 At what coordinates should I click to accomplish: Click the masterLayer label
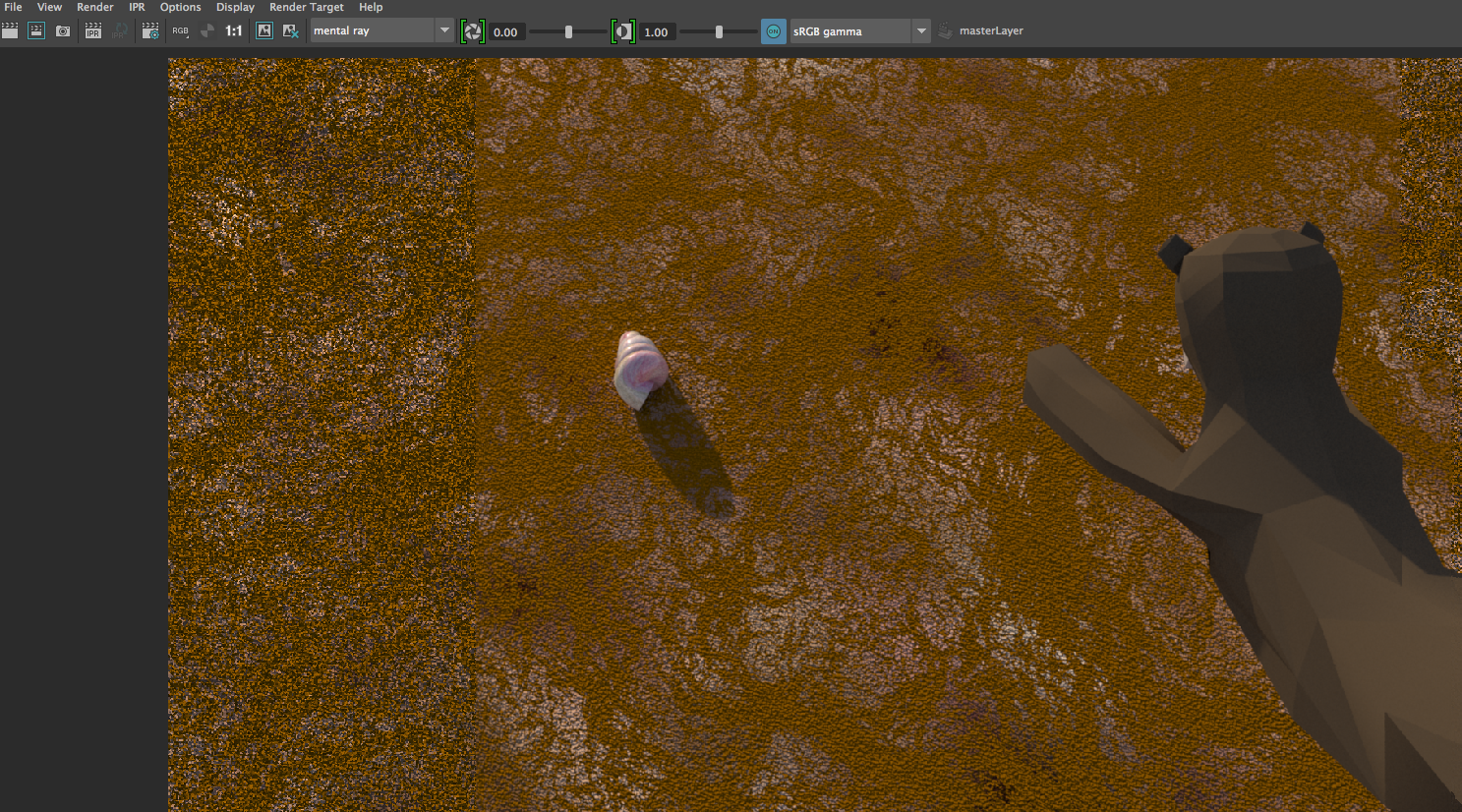991,30
